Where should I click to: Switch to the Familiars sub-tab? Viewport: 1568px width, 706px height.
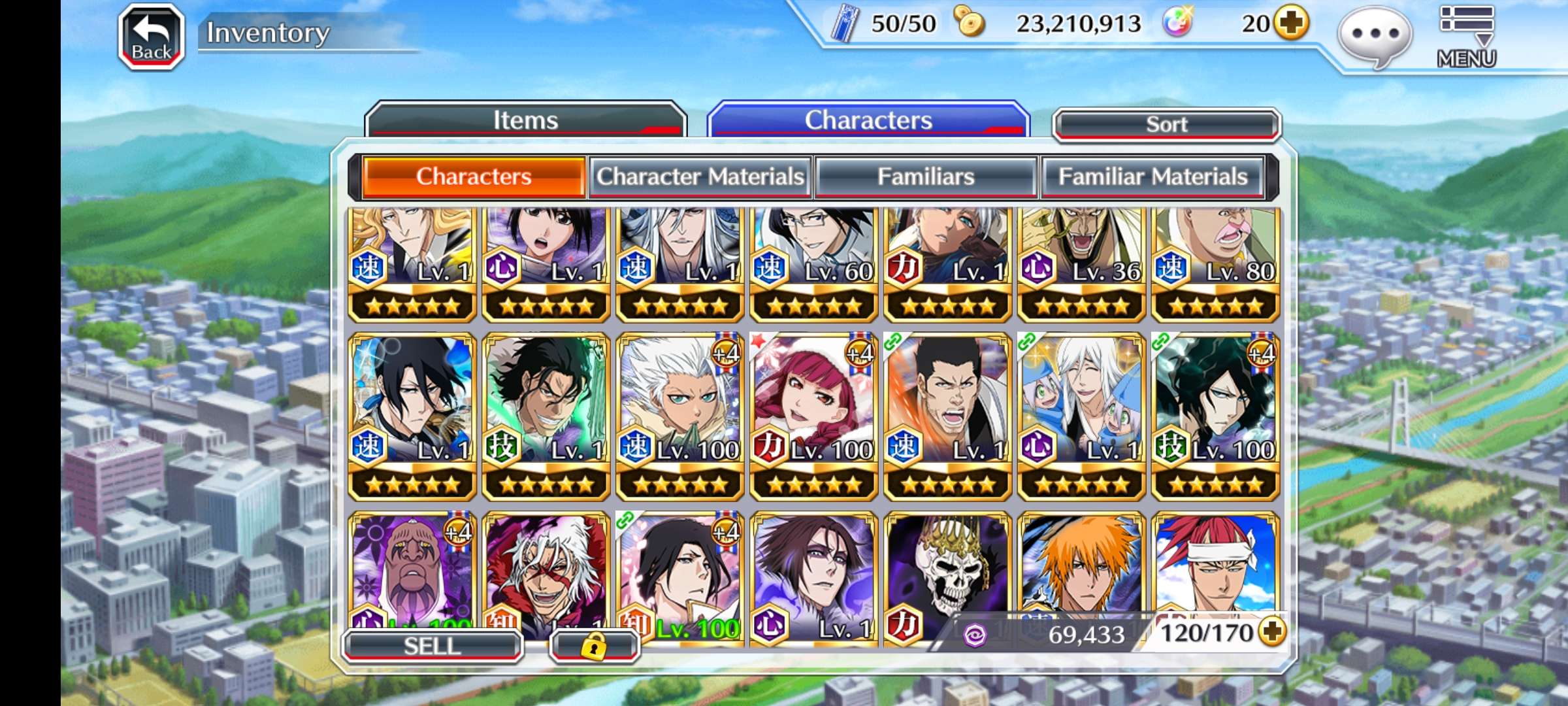tap(925, 176)
